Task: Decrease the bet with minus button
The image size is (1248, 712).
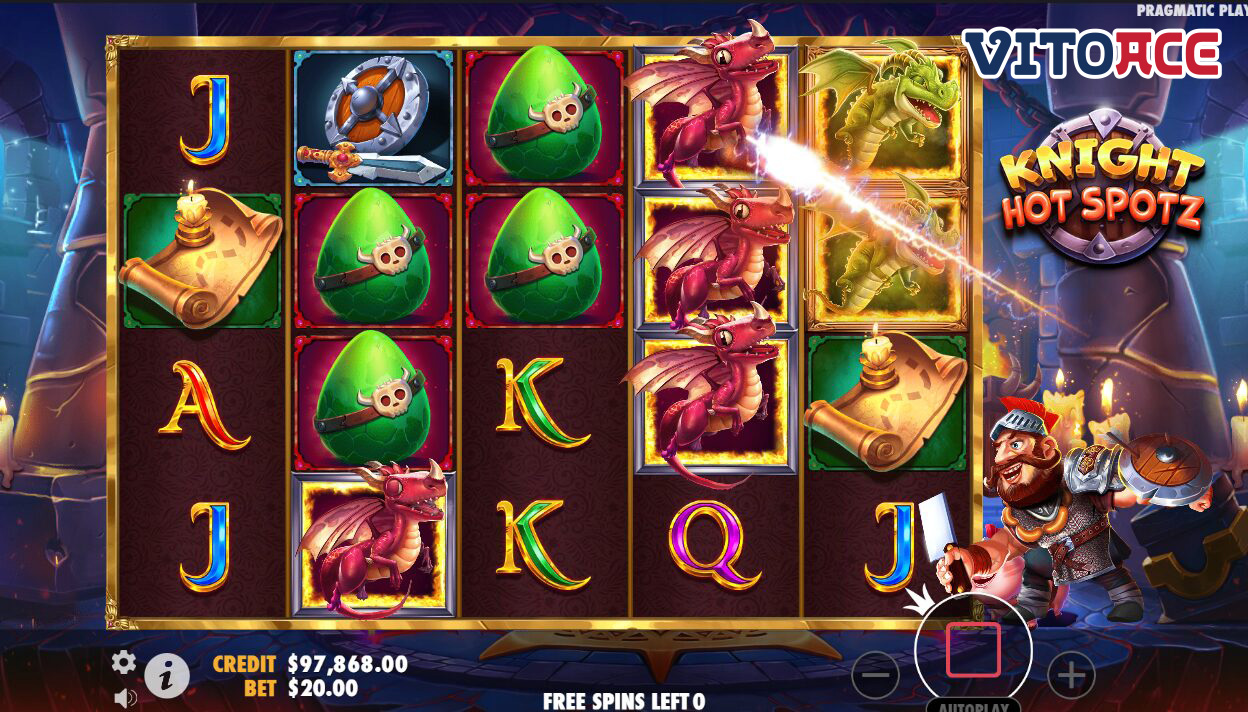Action: click(x=875, y=677)
